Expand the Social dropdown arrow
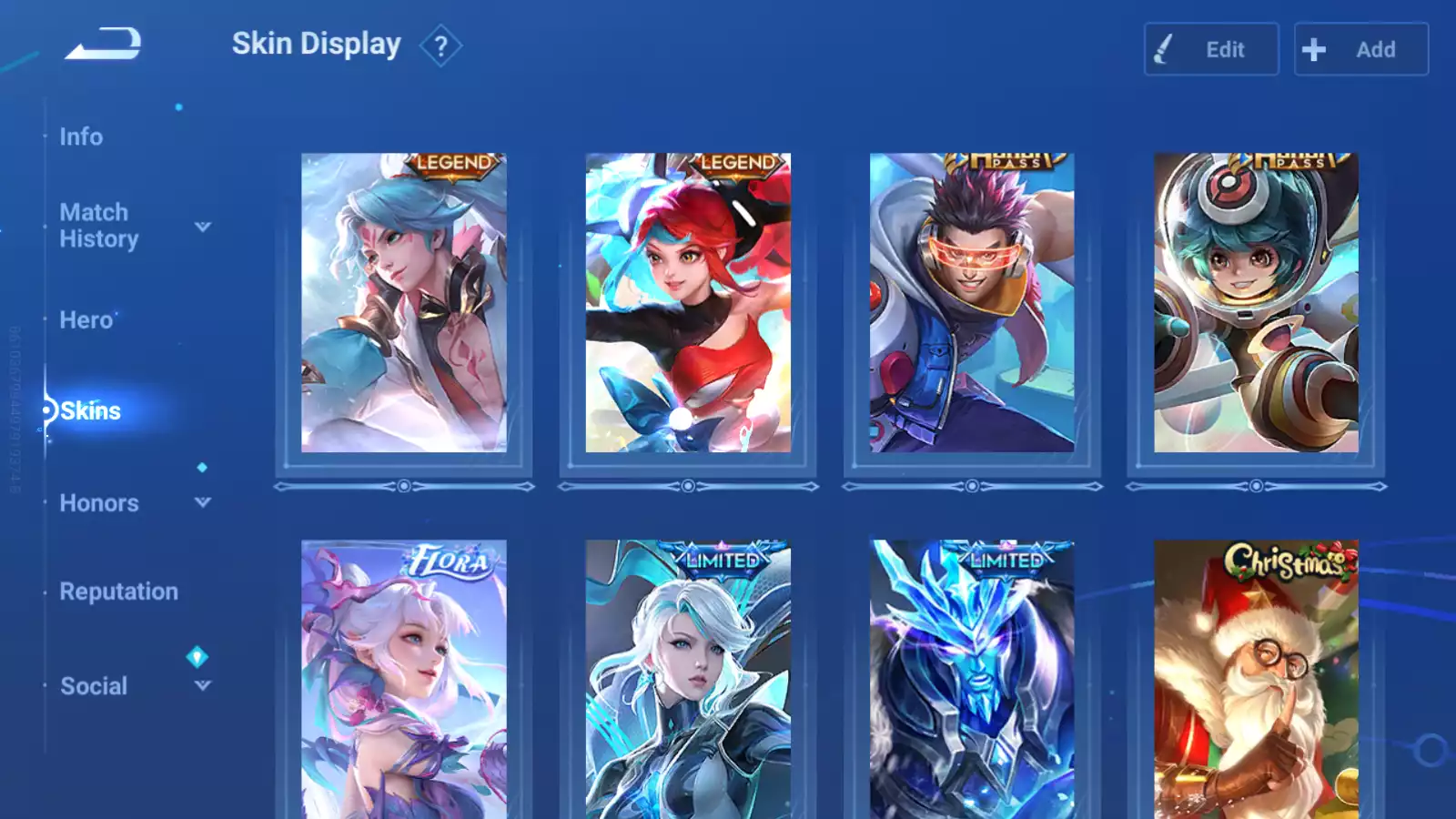This screenshot has width=1456, height=819. [203, 685]
